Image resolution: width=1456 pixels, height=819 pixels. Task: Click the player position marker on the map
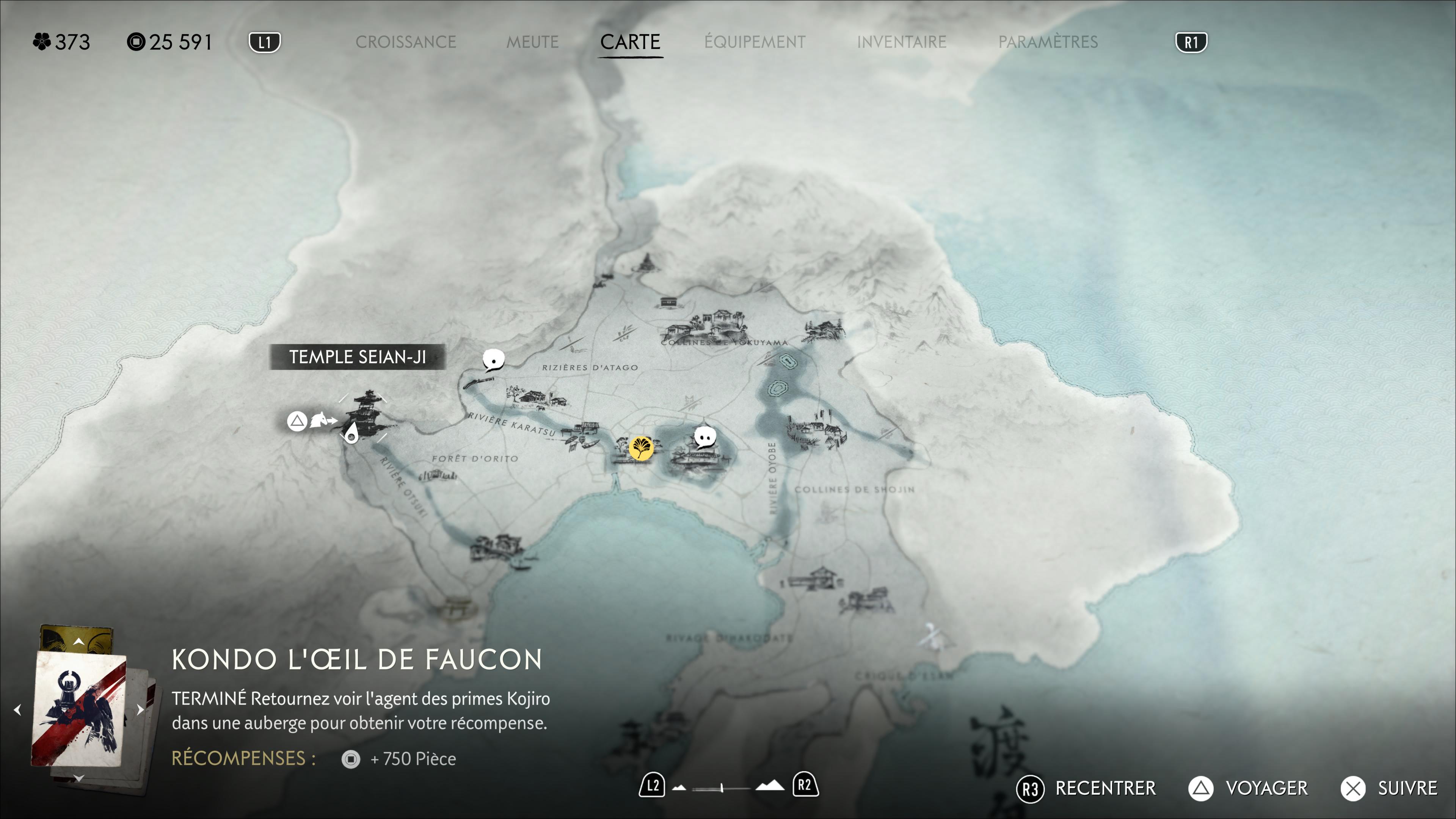click(351, 434)
